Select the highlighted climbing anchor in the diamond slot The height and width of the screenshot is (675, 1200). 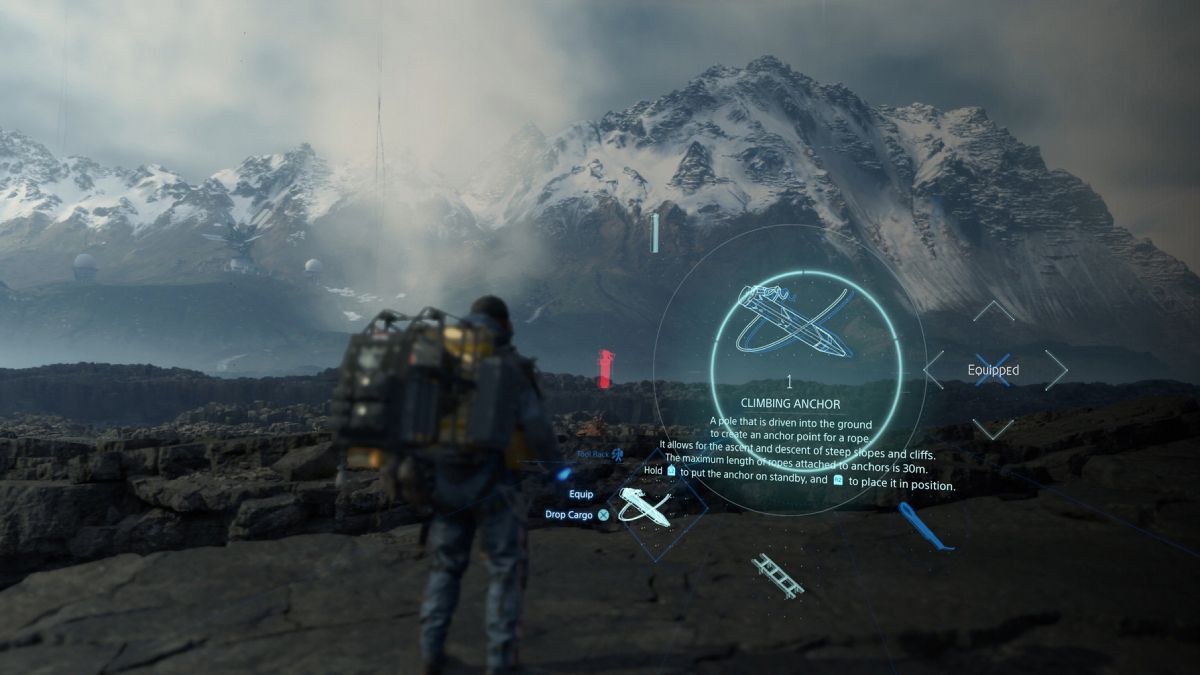click(x=645, y=506)
